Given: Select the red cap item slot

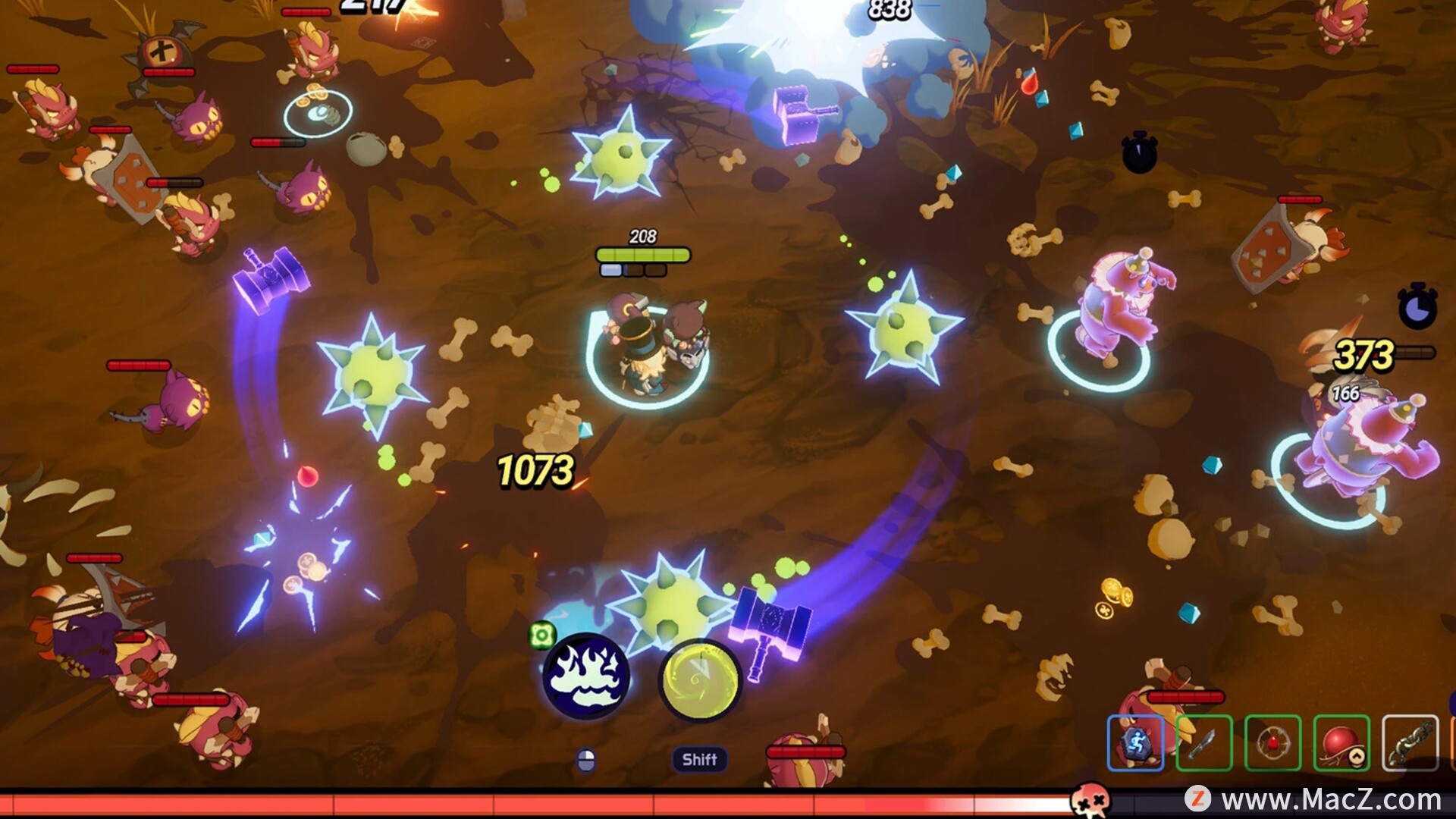Looking at the screenshot, I should click(x=1341, y=743).
